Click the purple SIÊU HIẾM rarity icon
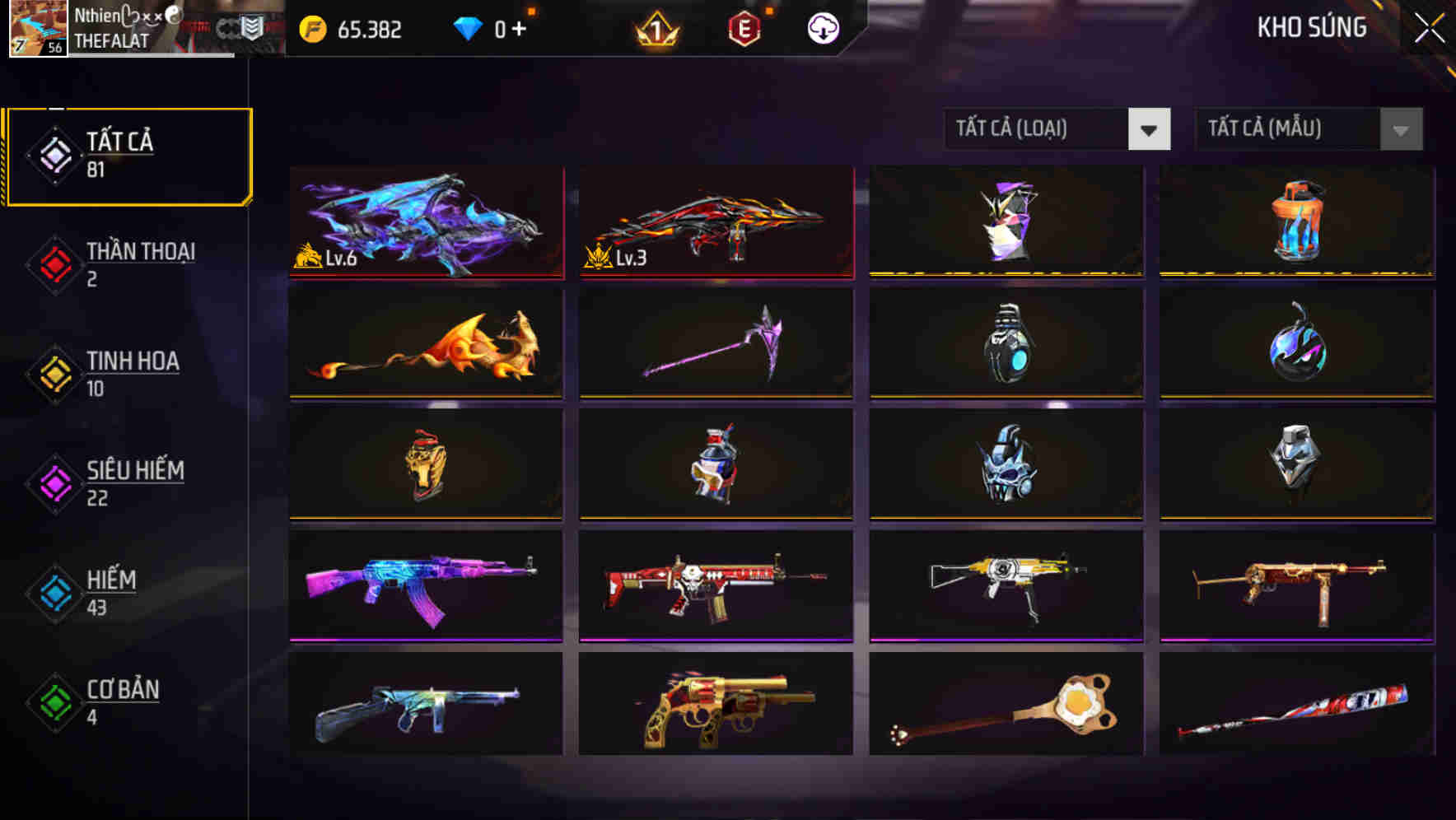 click(x=54, y=482)
